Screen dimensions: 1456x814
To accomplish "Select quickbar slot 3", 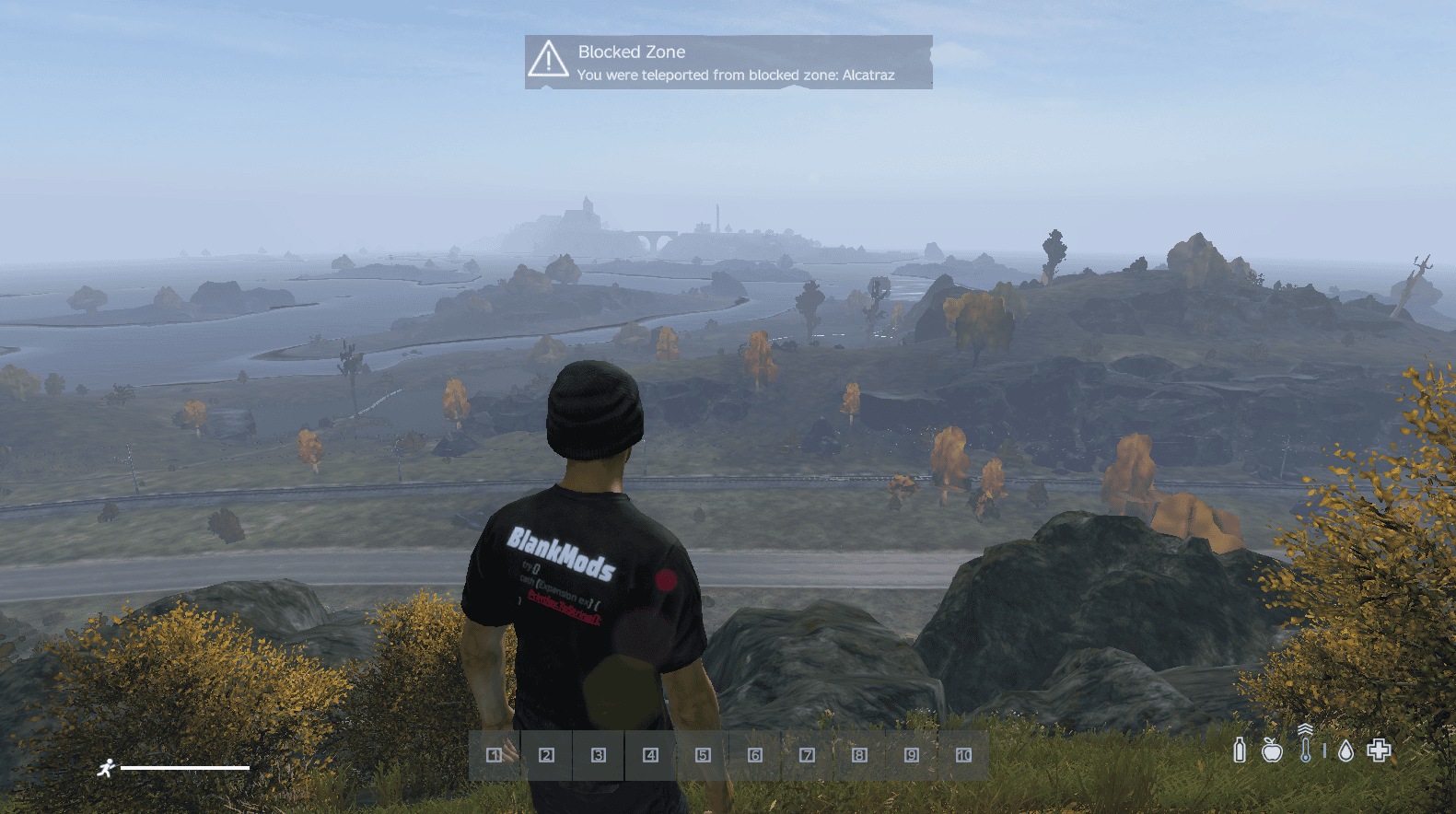I will 600,755.
